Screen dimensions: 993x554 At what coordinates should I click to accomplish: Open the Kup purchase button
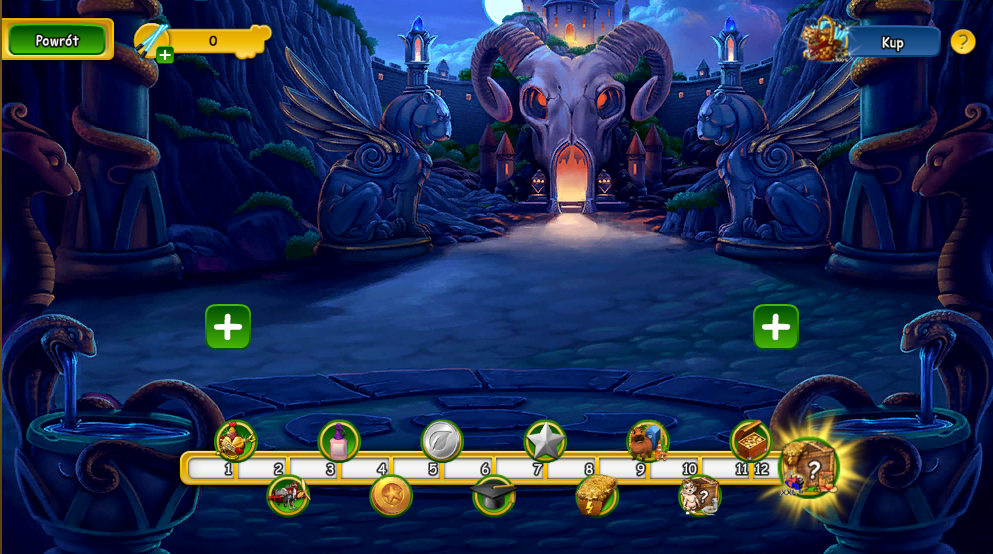tap(892, 42)
